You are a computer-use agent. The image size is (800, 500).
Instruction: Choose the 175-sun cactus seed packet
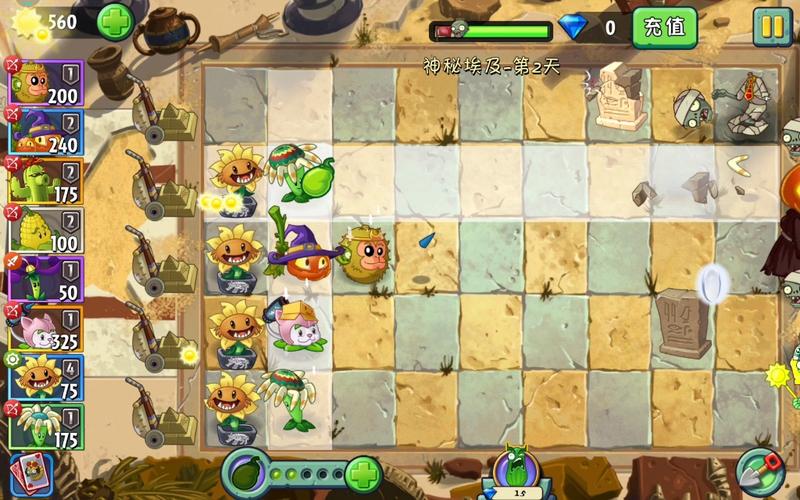pos(45,181)
